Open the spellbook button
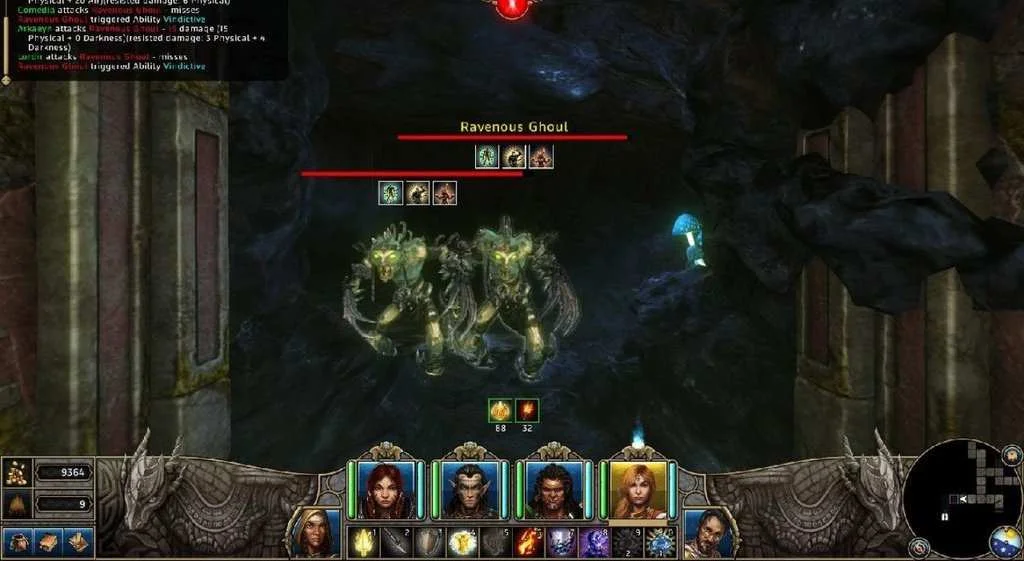The image size is (1024, 561). (48, 542)
